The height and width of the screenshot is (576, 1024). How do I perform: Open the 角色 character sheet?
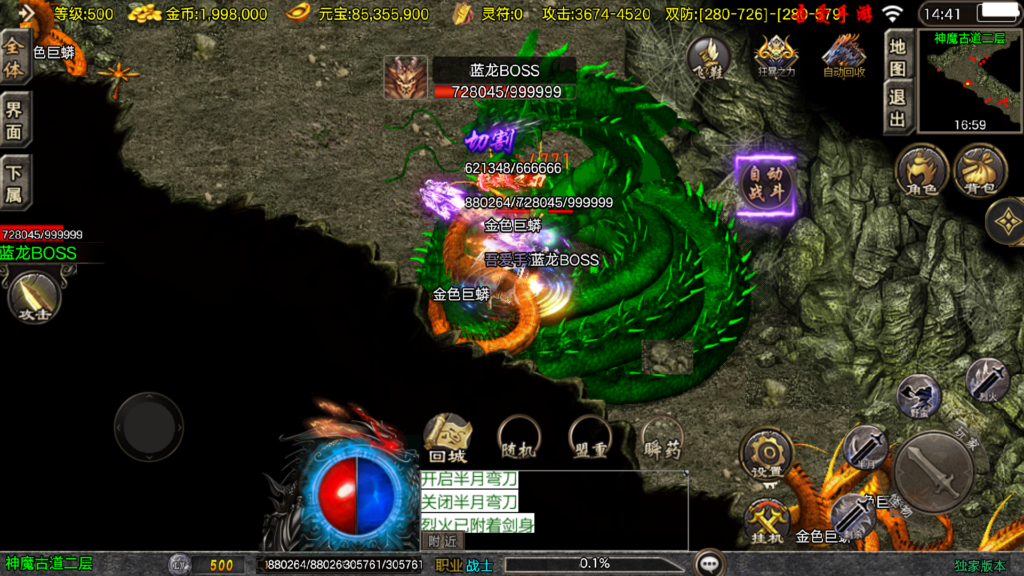coord(921,170)
